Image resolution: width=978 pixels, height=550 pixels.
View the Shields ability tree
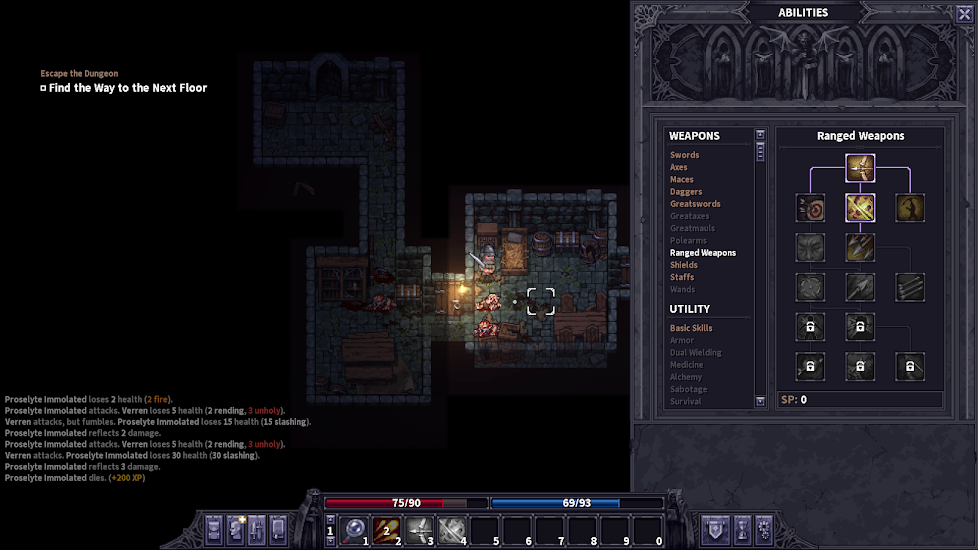pos(684,265)
